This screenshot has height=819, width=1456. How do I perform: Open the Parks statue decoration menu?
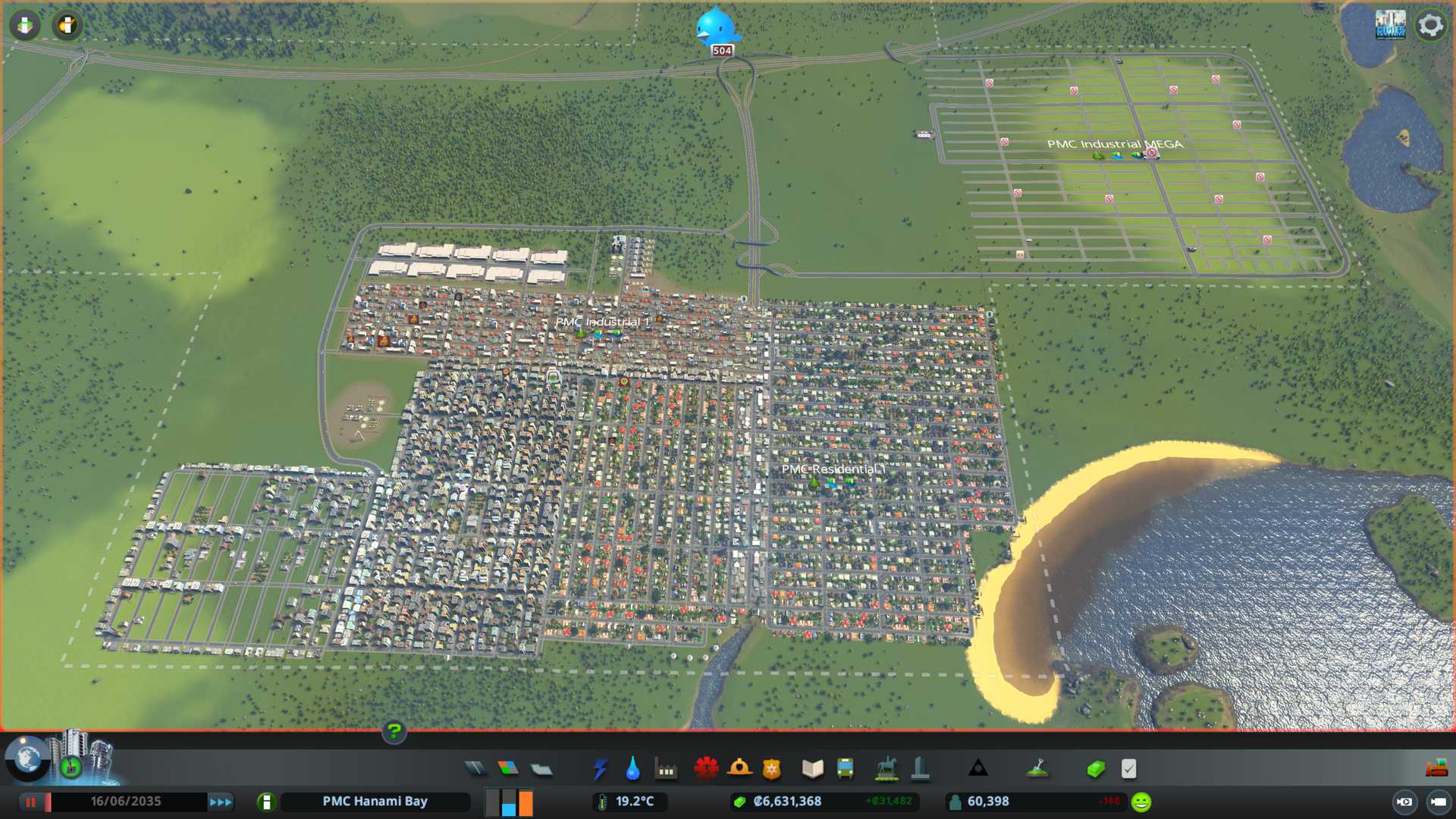click(x=886, y=769)
